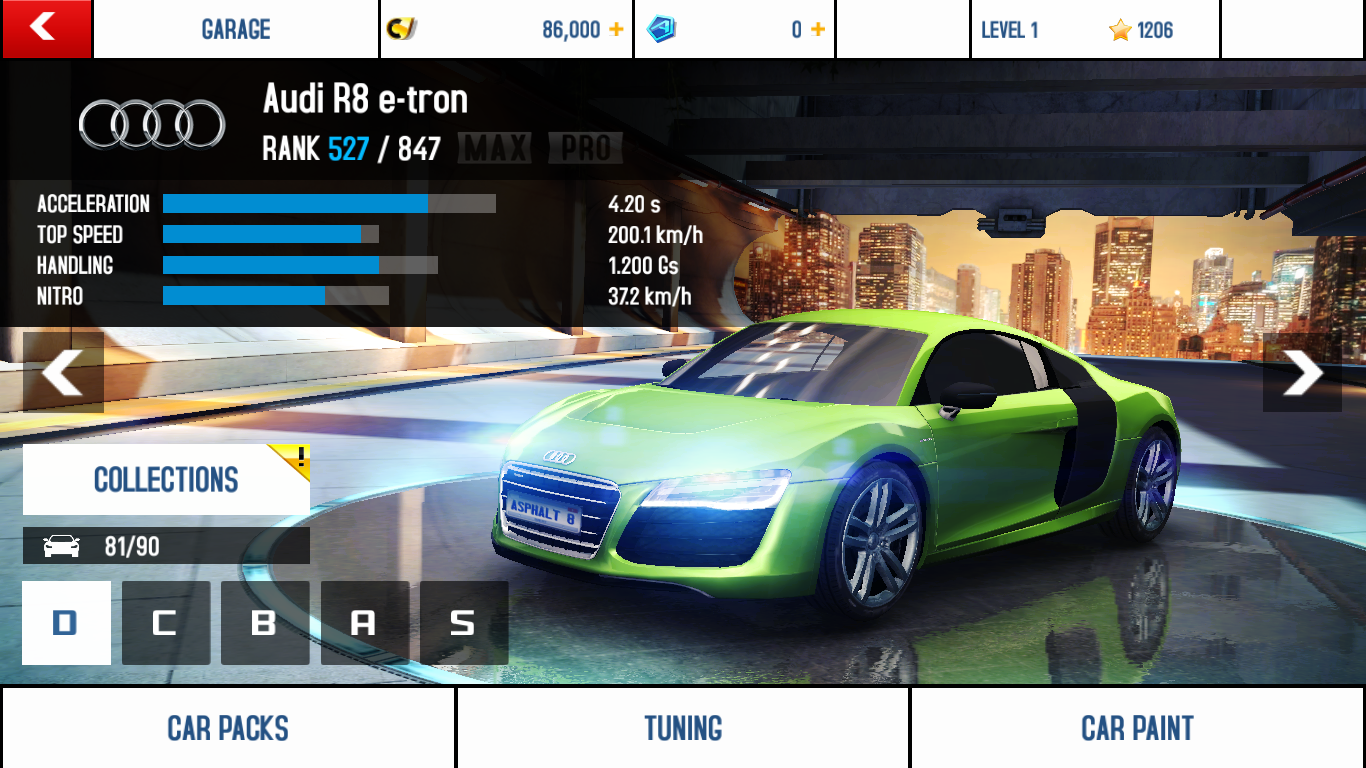The width and height of the screenshot is (1366, 768).
Task: Open the Car Packs shop
Action: 228,728
